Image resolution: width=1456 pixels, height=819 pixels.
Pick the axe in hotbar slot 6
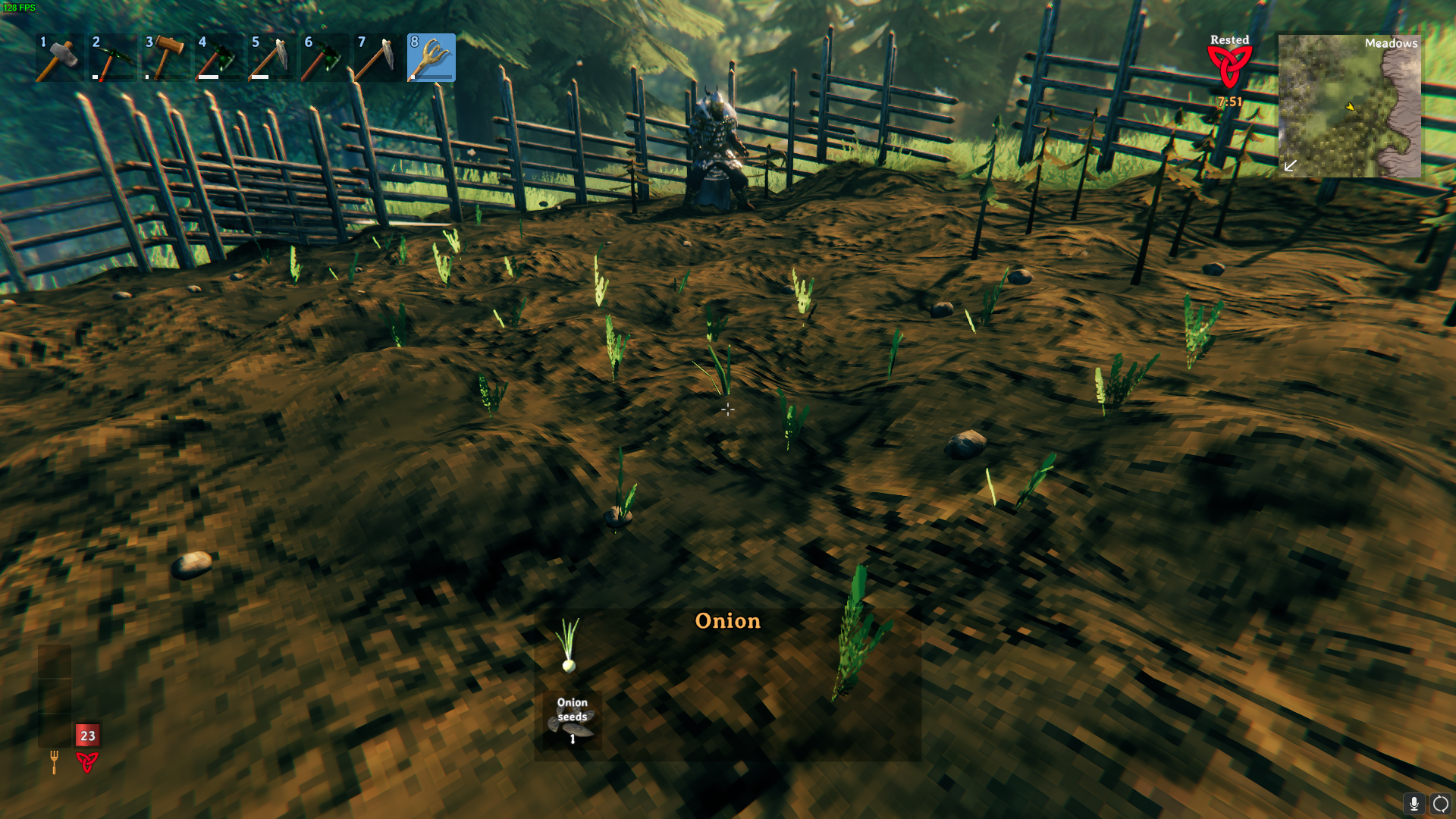(x=325, y=58)
